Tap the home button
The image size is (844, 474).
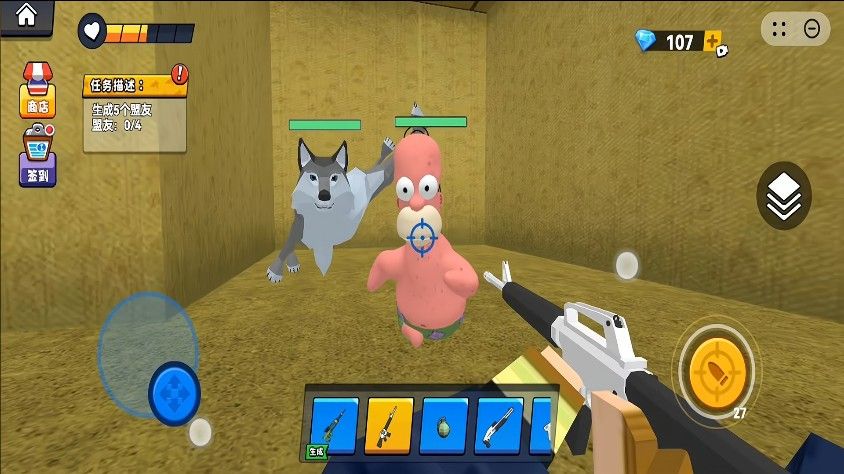(25, 15)
